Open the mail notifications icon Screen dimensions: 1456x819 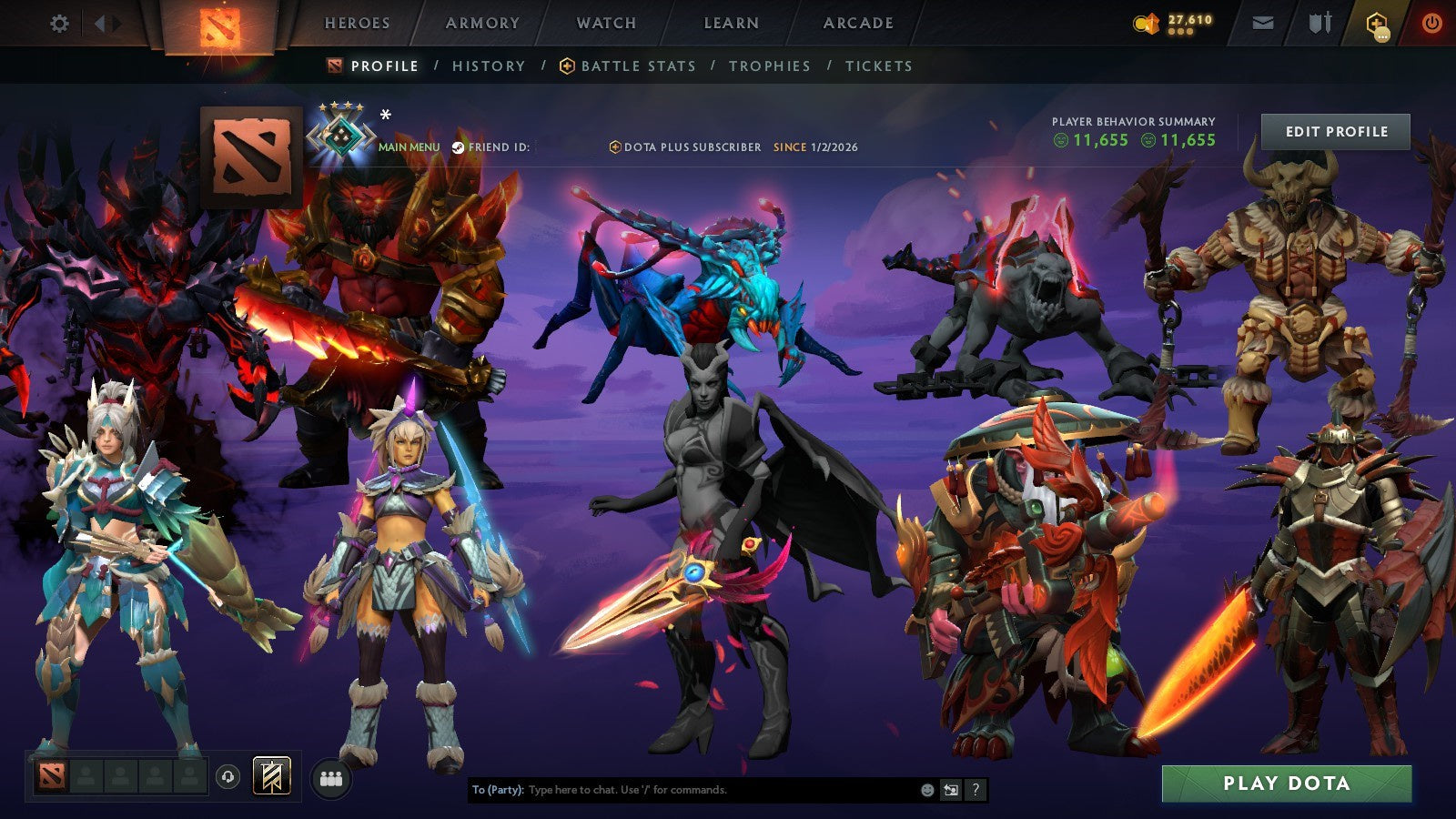click(x=1263, y=25)
